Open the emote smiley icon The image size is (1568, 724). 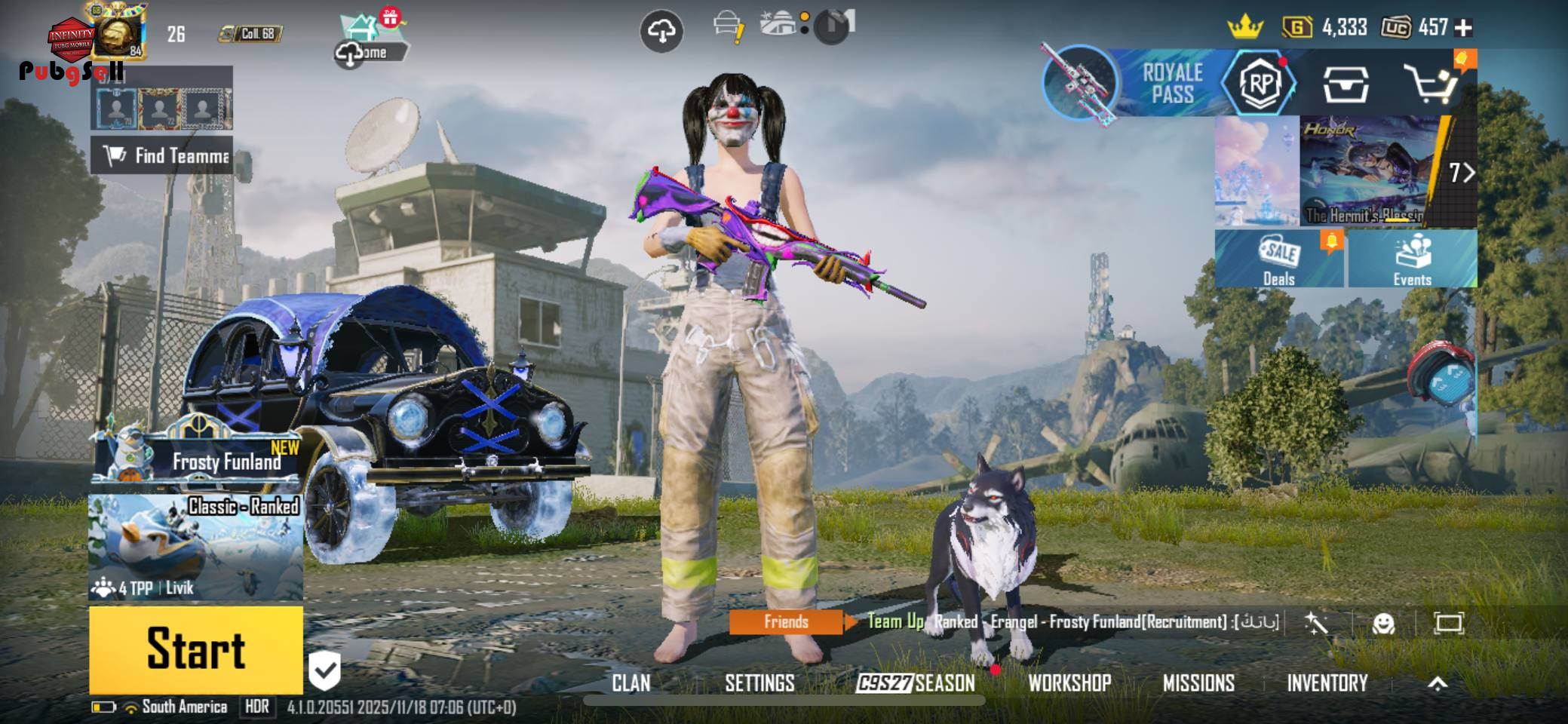click(1383, 623)
